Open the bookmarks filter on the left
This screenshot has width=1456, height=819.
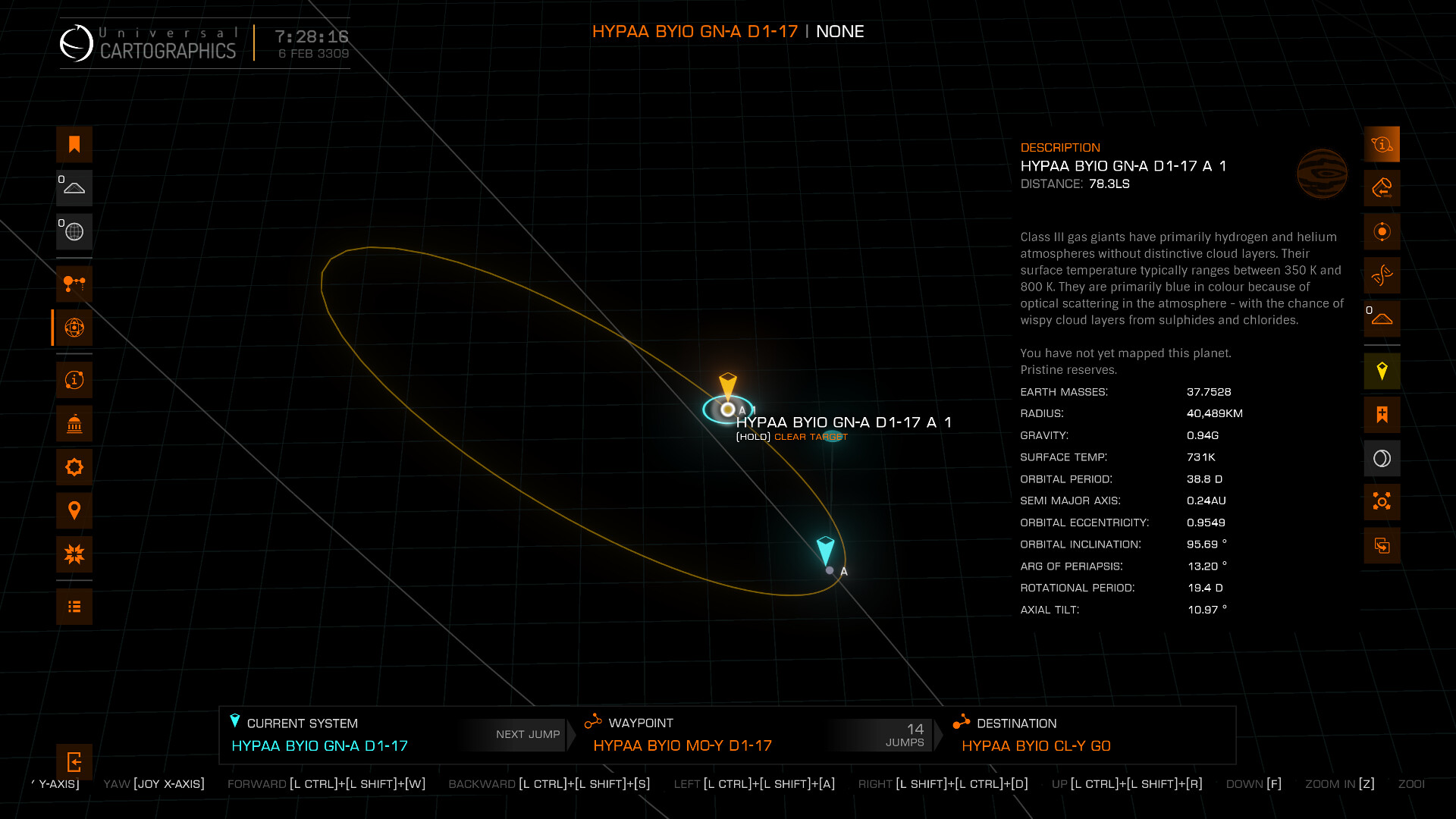tap(74, 145)
